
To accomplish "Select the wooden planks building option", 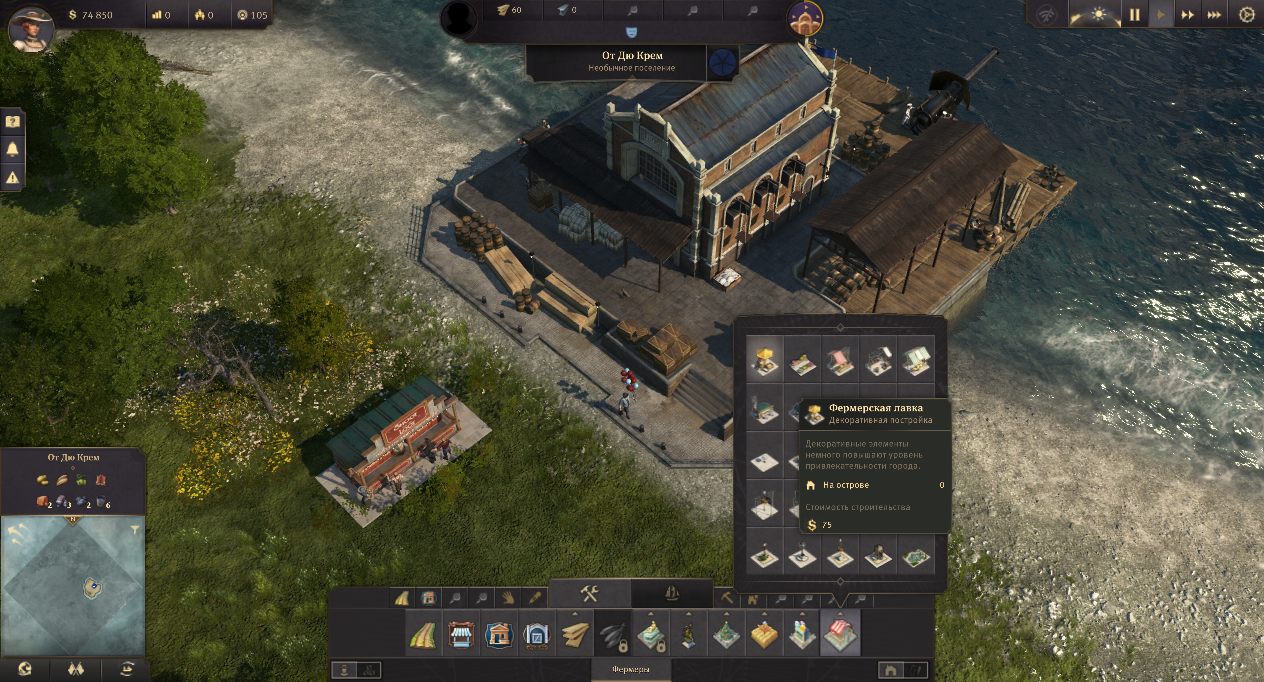I will coord(575,635).
